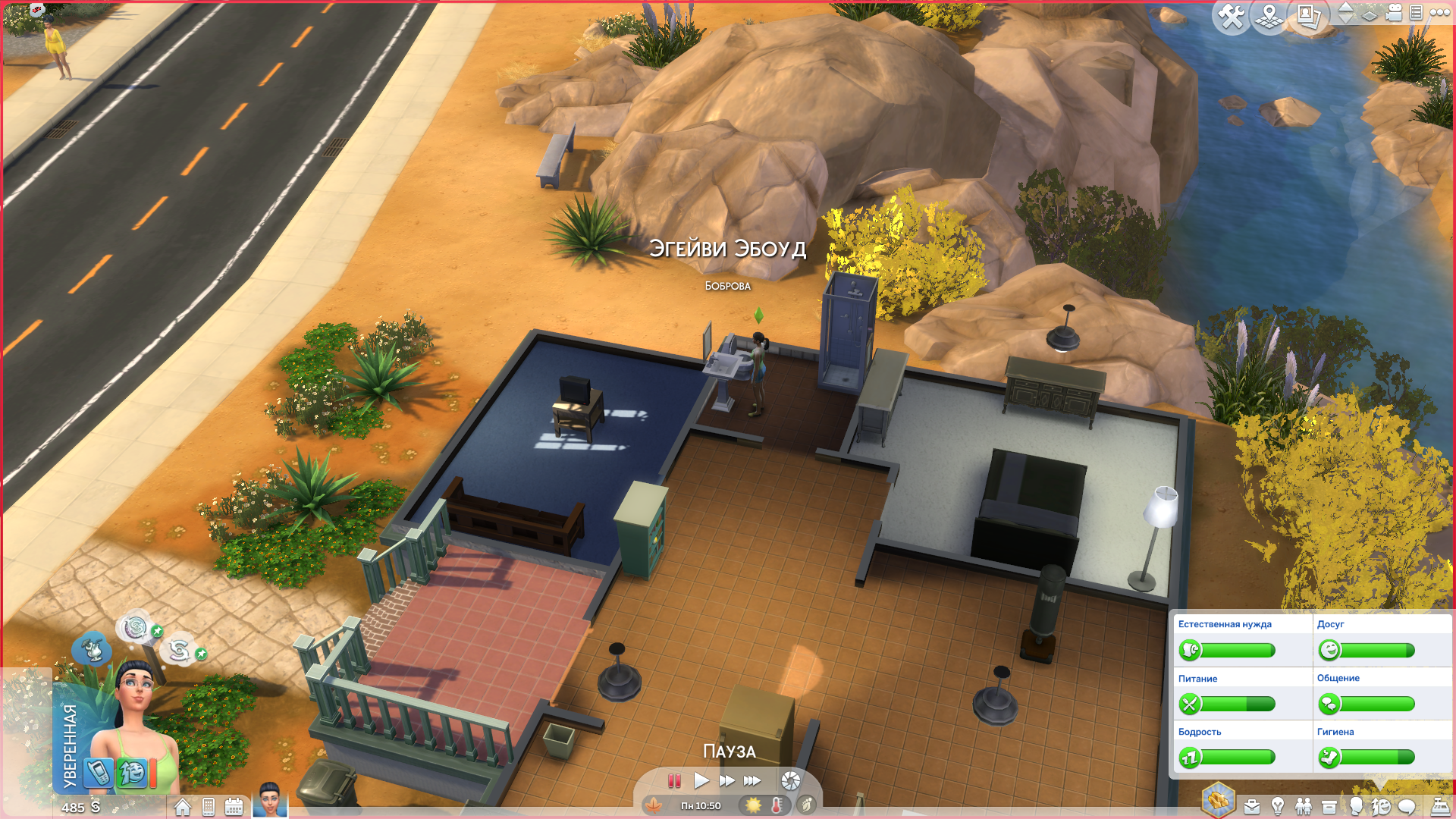
Task: Click the cocktail drink whim bubble
Action: pos(93,649)
